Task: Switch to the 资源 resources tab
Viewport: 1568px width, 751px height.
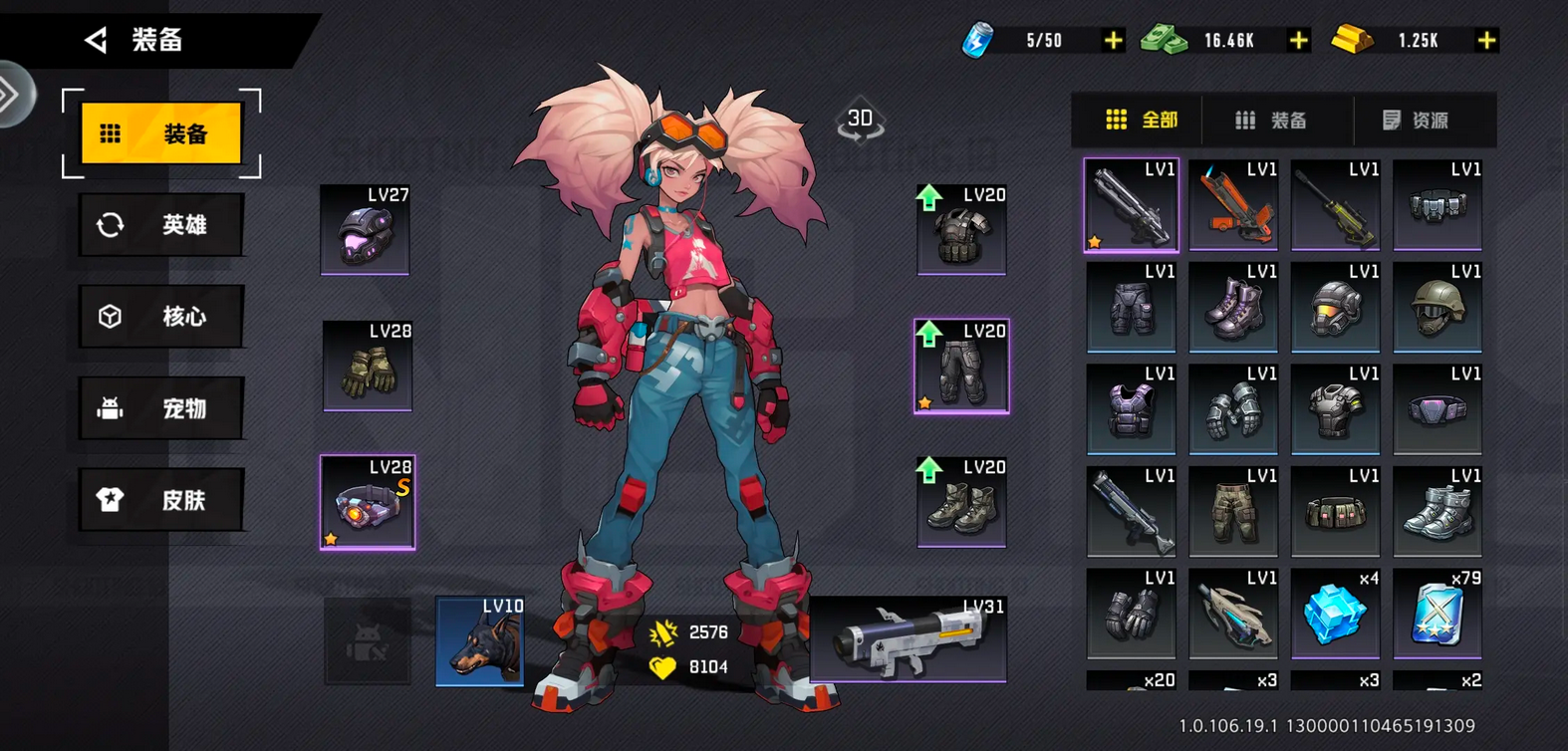Action: [x=1416, y=121]
